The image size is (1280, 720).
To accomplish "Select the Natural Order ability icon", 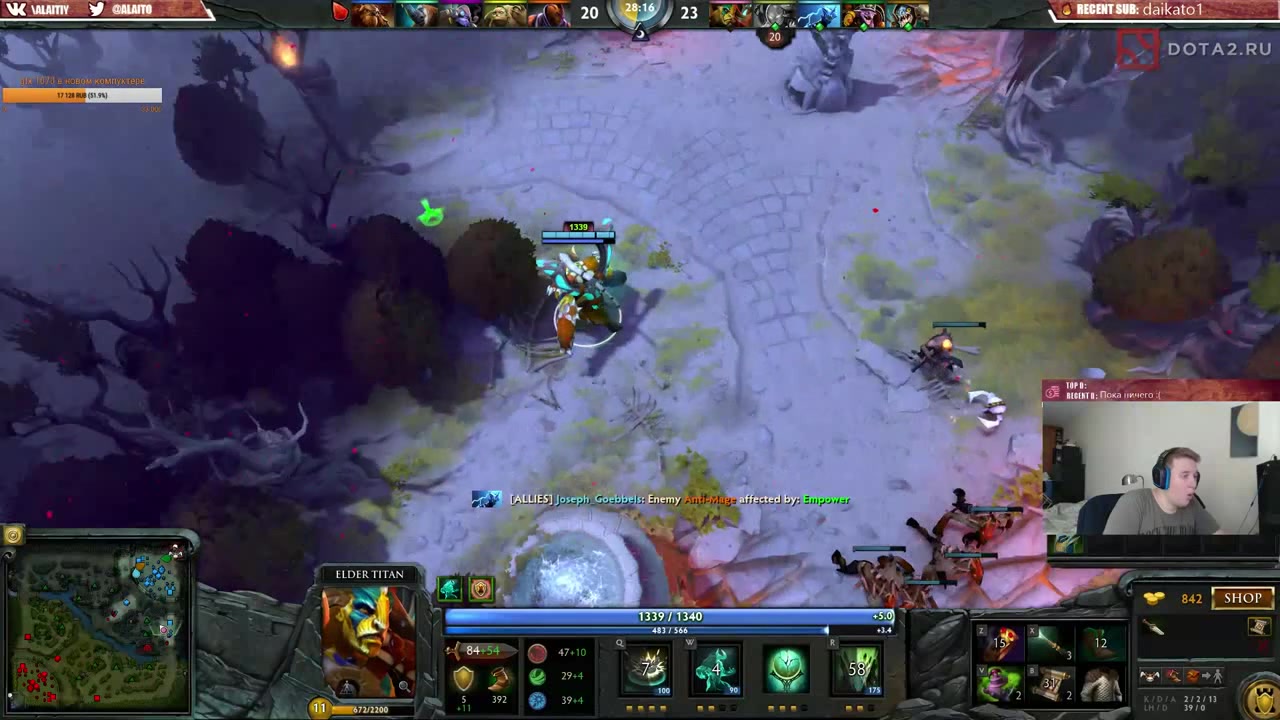I will [x=786, y=669].
